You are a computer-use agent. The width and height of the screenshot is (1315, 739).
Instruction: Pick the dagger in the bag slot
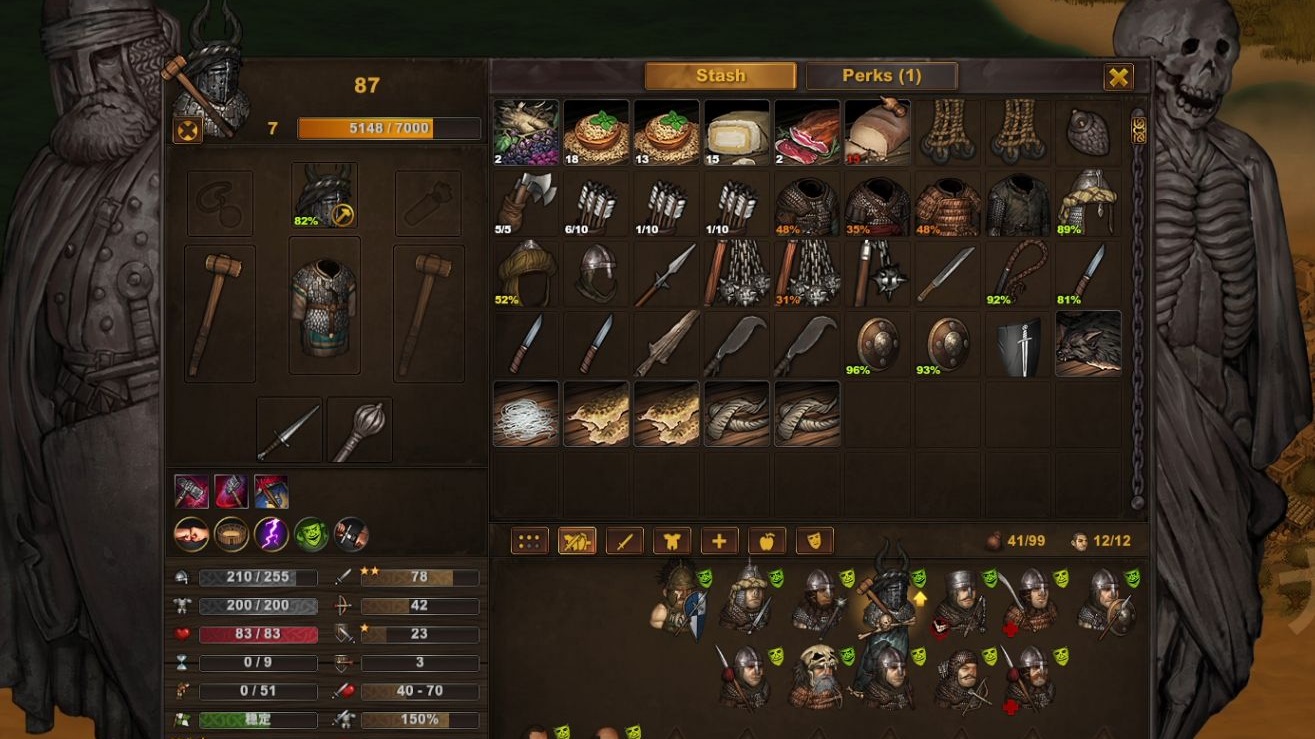coord(289,430)
